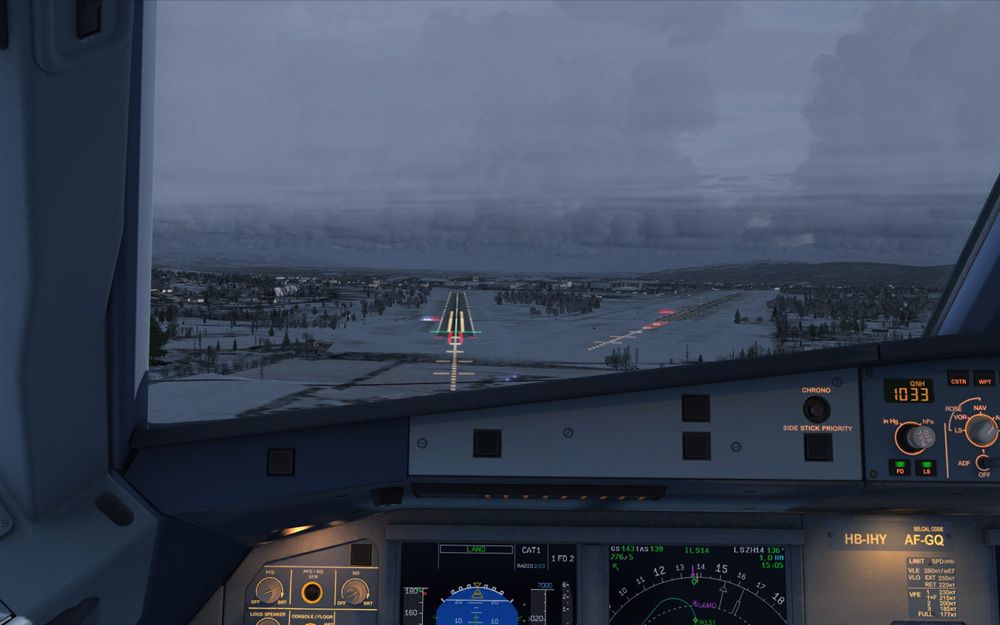Push the PFD/ND XFR button

(x=312, y=592)
